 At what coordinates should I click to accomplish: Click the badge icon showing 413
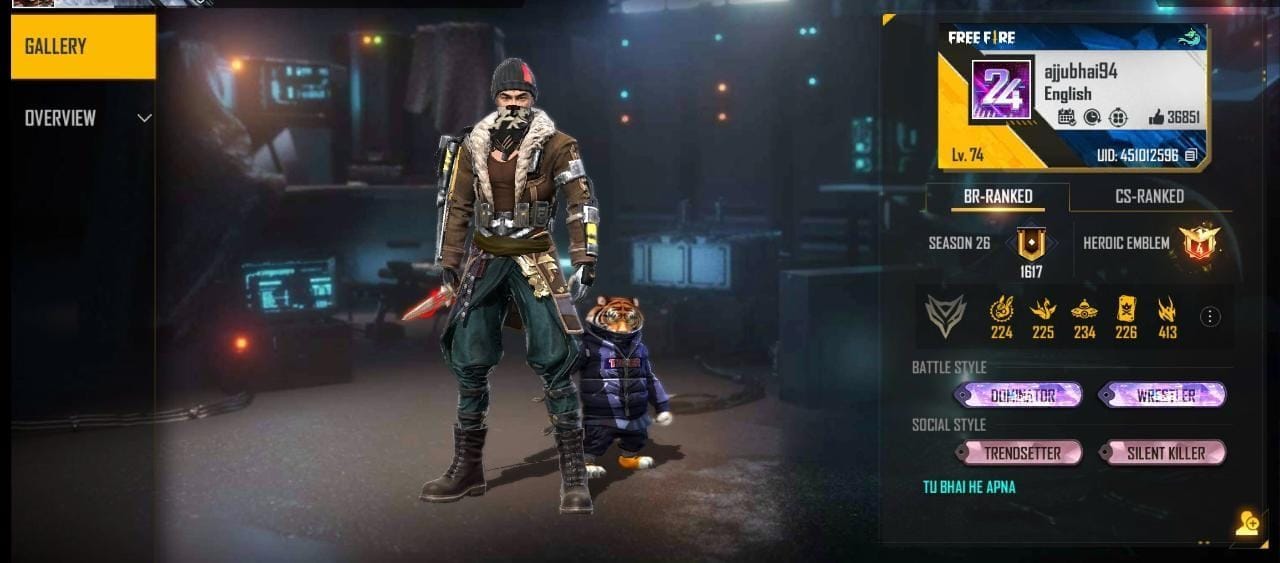tap(1167, 310)
